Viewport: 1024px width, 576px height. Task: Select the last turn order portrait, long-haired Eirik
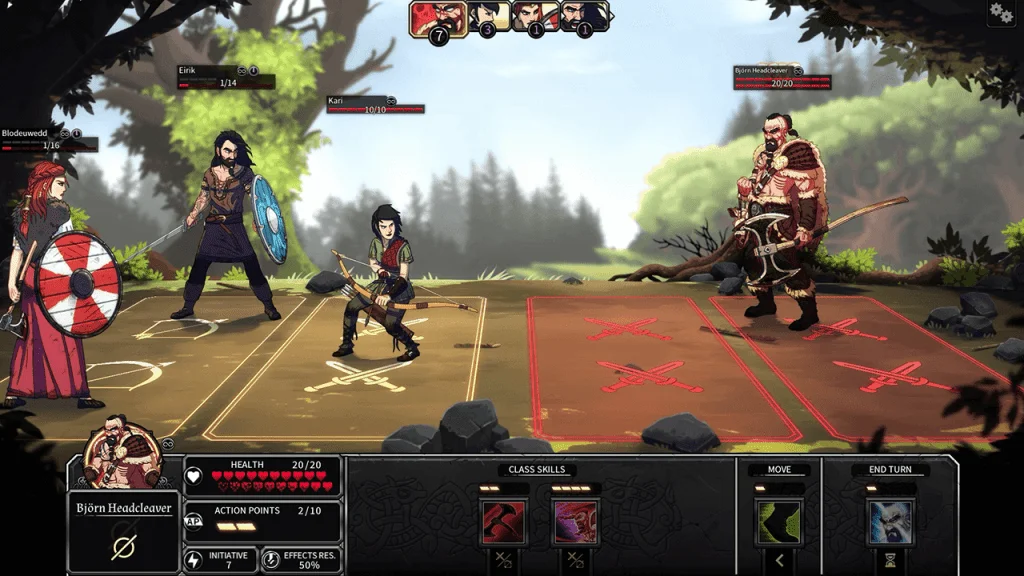pyautogui.click(x=584, y=16)
